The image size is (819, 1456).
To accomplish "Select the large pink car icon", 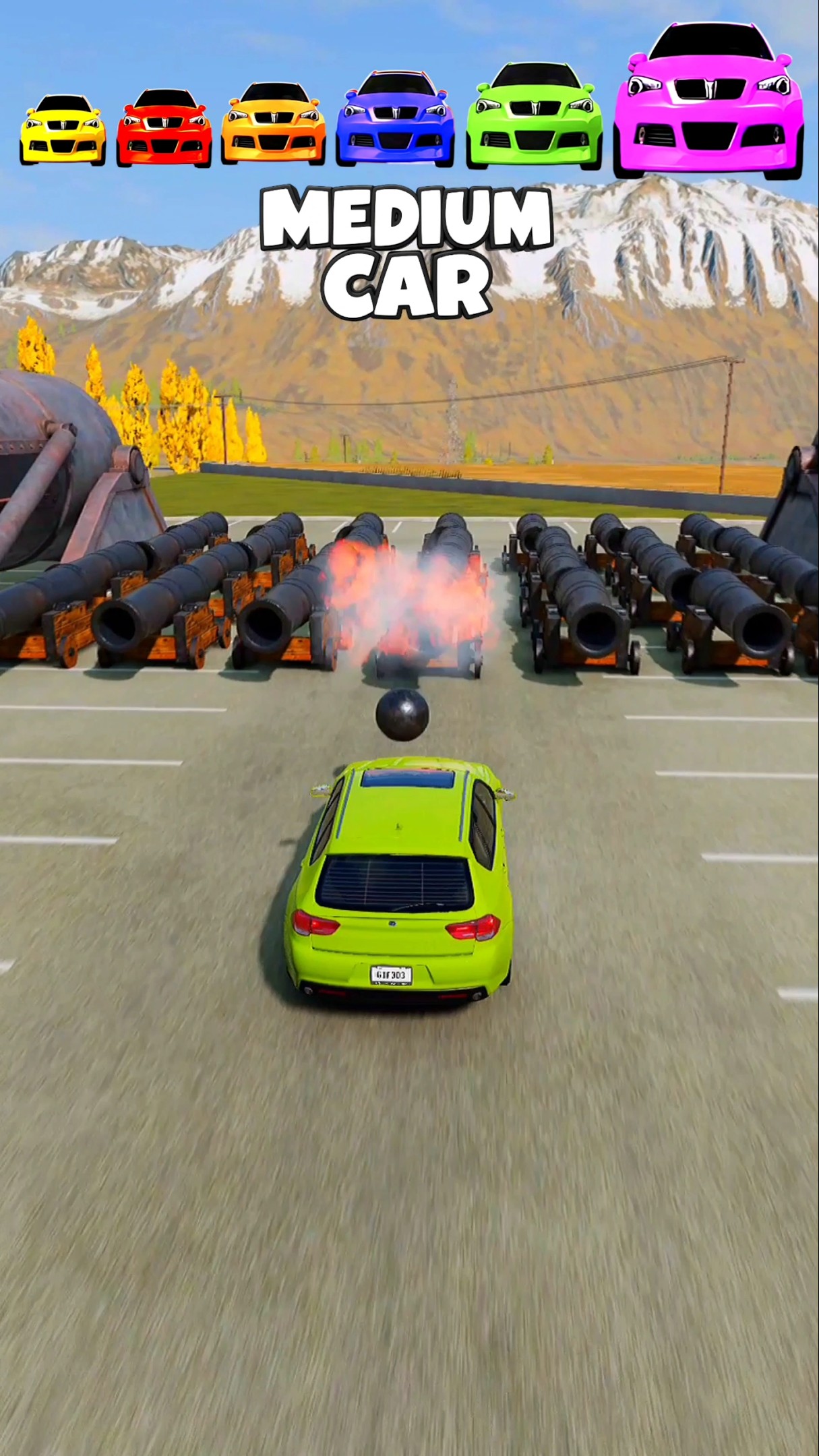I will tap(708, 101).
